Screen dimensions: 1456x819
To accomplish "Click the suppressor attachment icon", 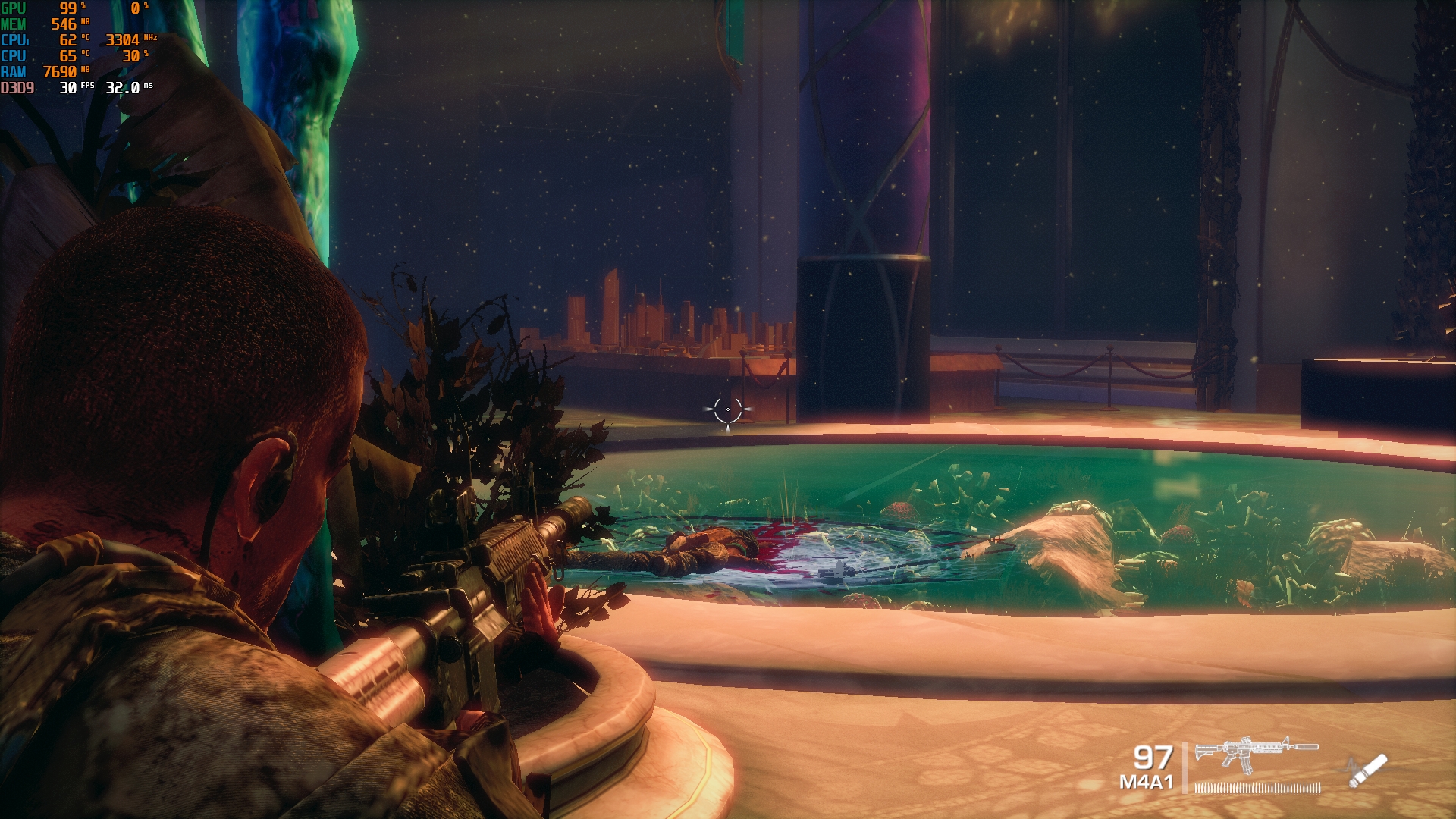I will point(1369,770).
